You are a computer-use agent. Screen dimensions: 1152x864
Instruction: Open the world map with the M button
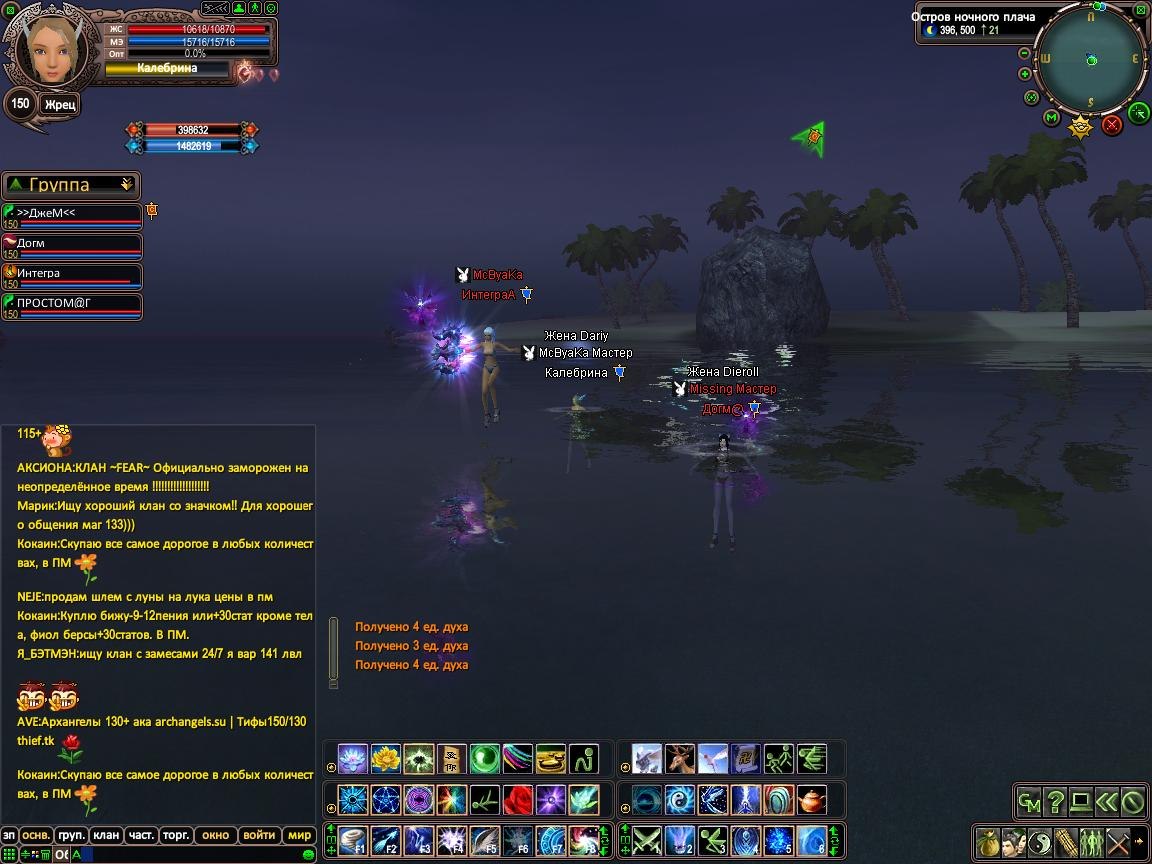click(x=1052, y=118)
